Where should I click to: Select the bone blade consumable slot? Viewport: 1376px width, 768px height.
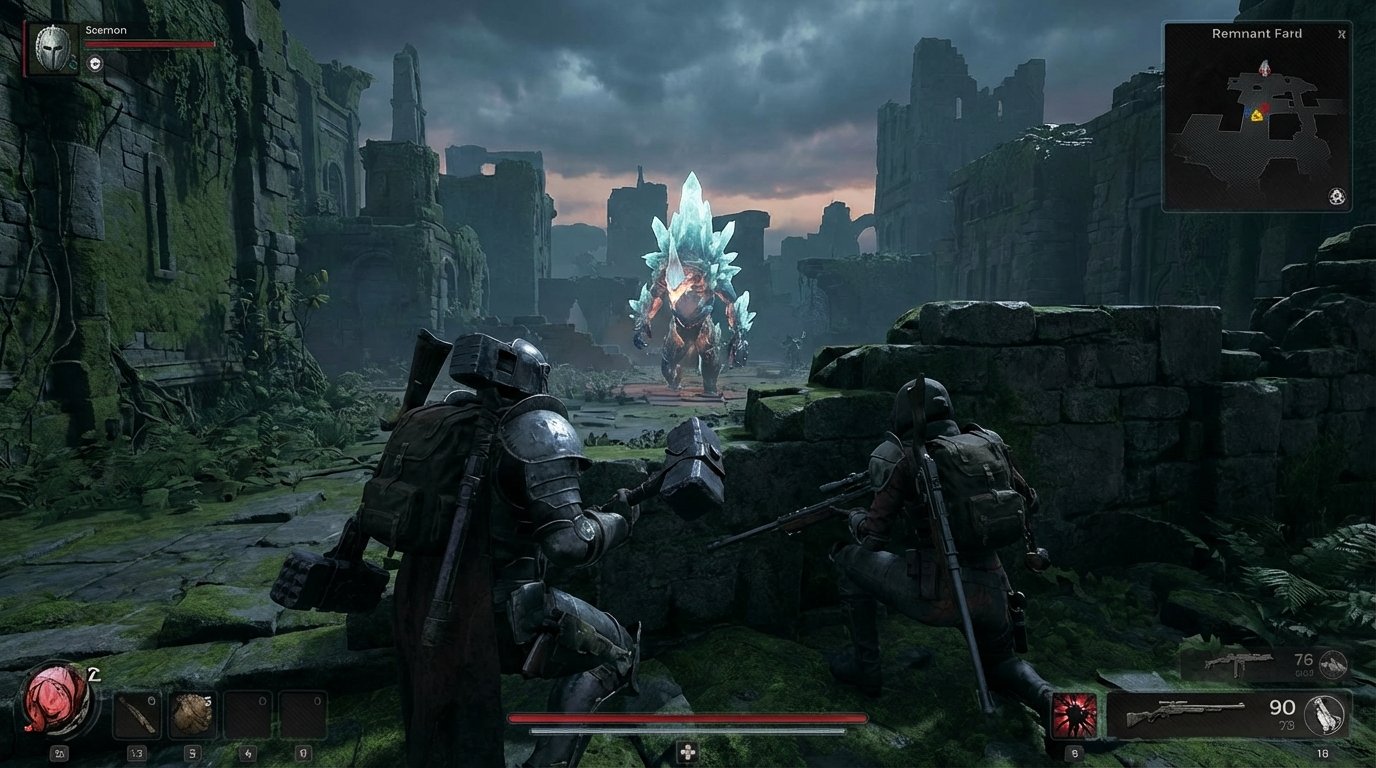(136, 712)
